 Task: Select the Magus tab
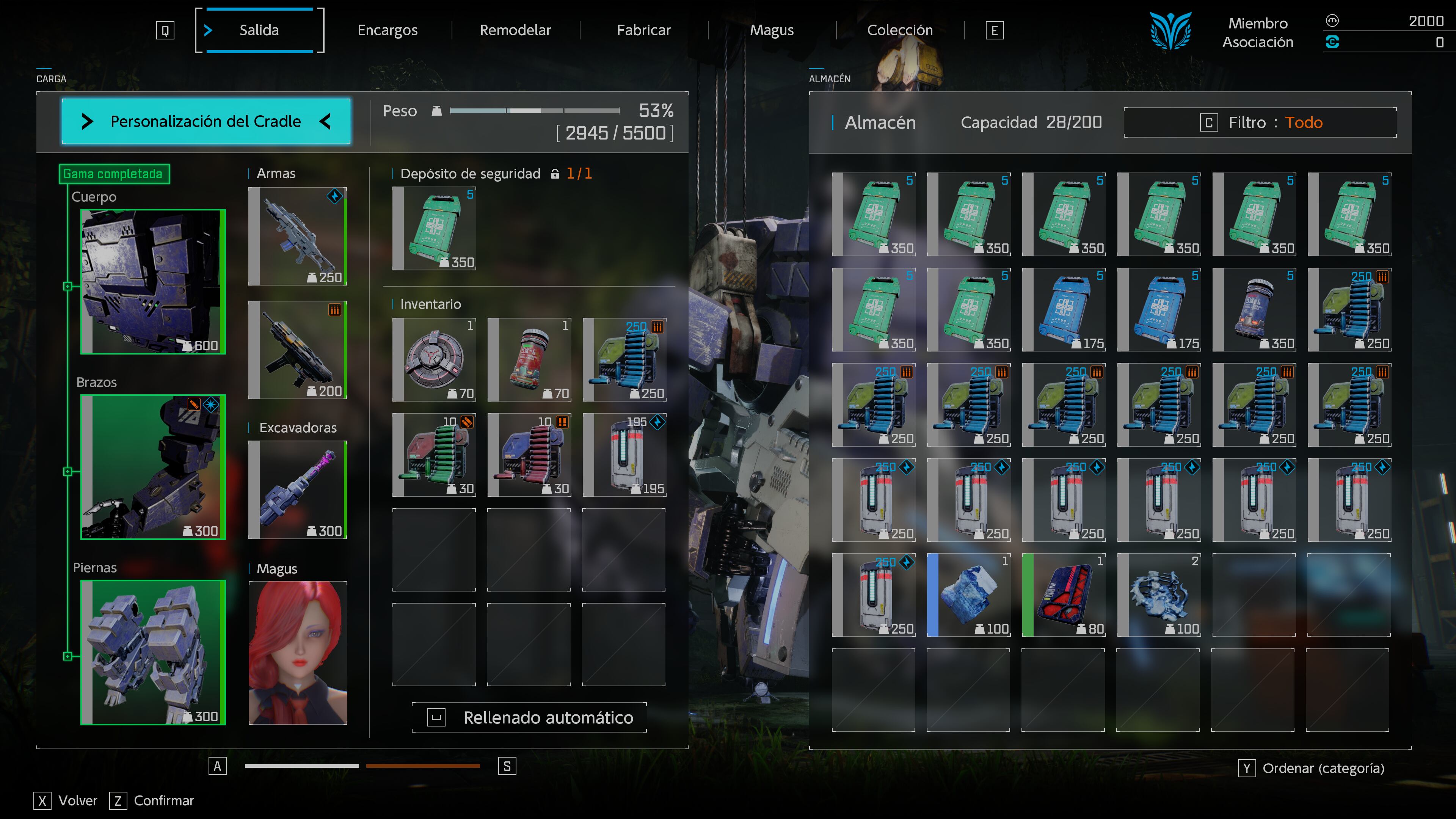coord(772,30)
